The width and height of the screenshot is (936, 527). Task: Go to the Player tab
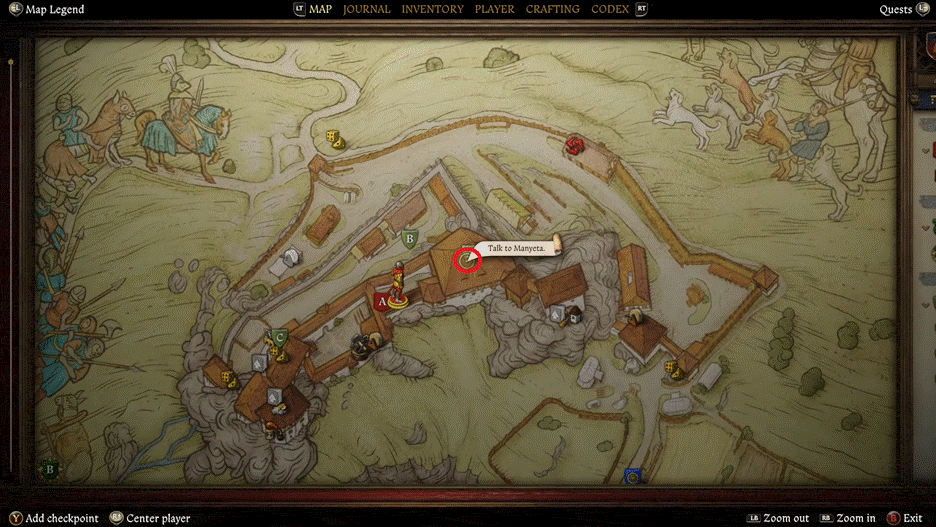pyautogui.click(x=494, y=9)
